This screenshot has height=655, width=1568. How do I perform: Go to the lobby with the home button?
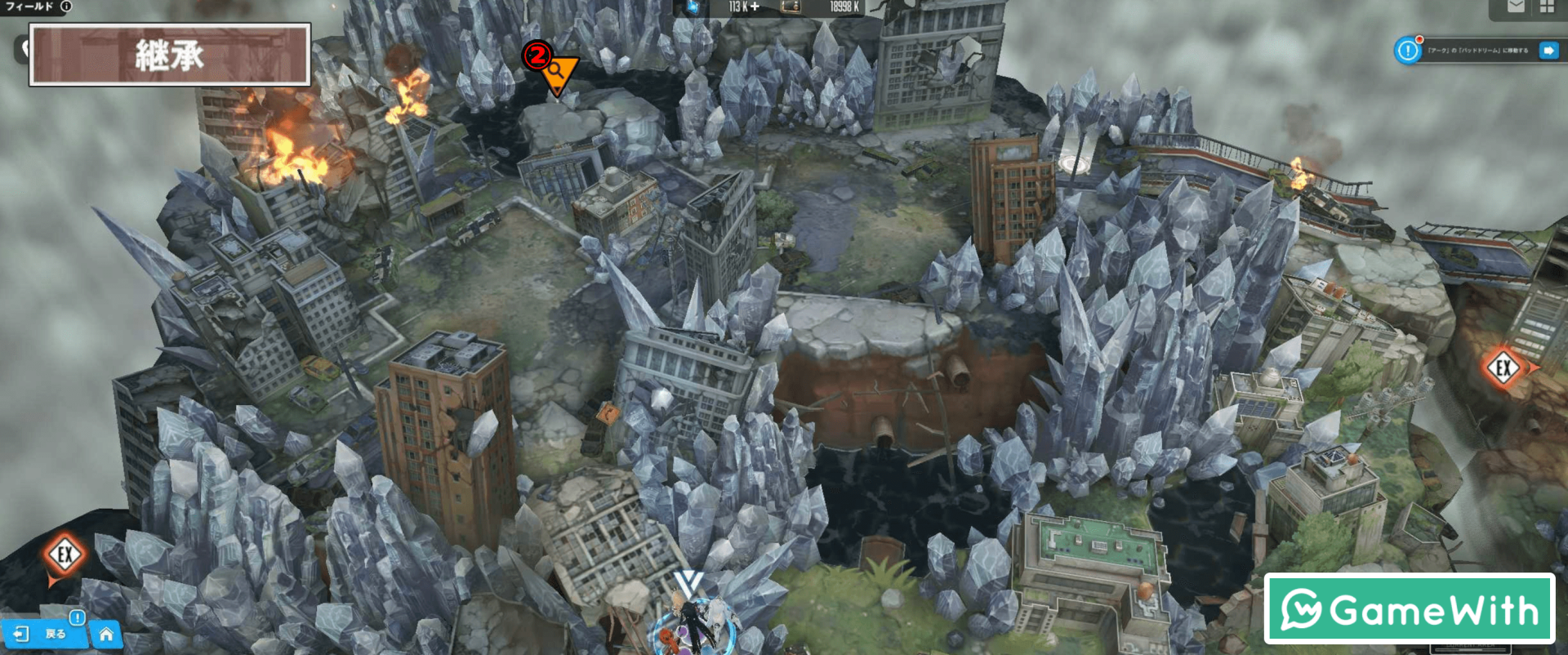click(x=106, y=634)
